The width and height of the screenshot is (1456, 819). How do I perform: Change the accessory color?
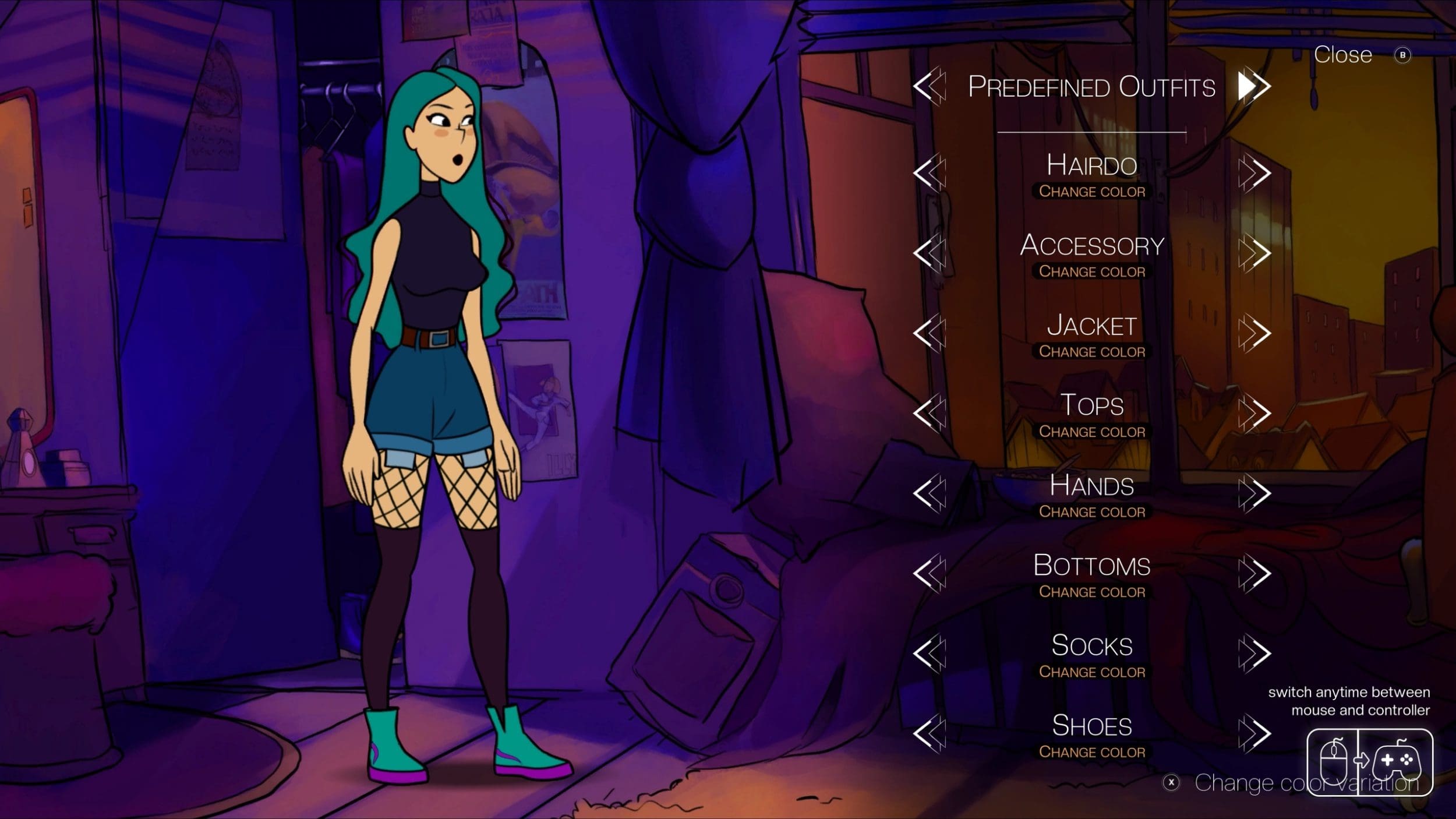1092,271
